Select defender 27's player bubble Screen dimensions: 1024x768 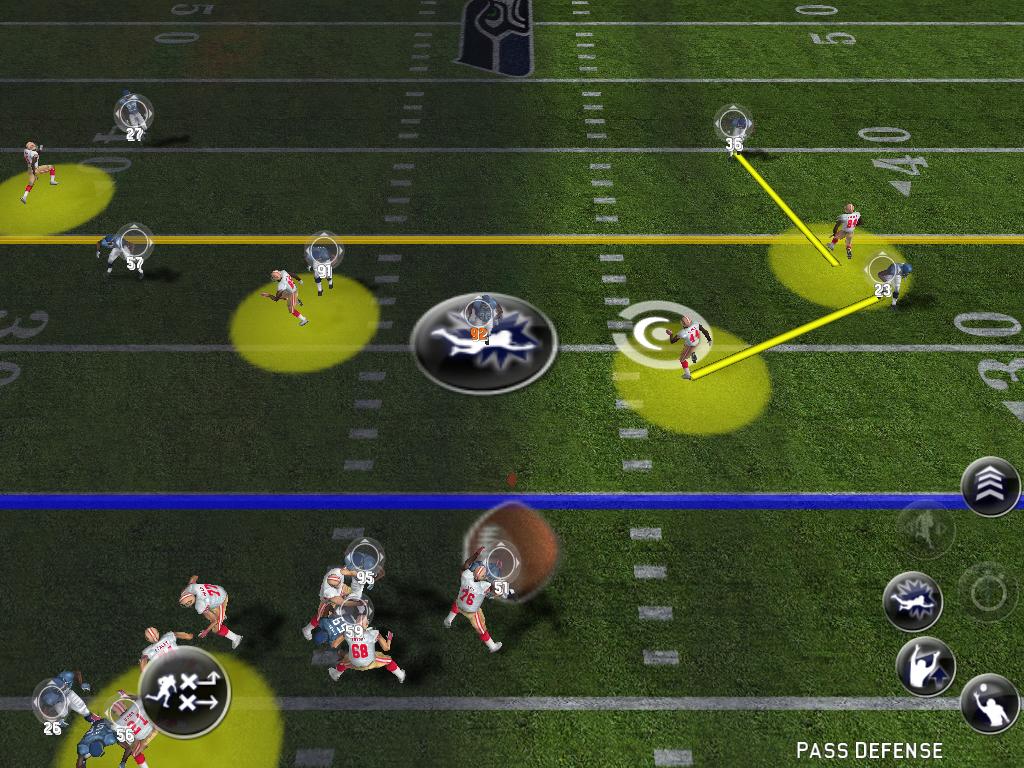[x=133, y=113]
